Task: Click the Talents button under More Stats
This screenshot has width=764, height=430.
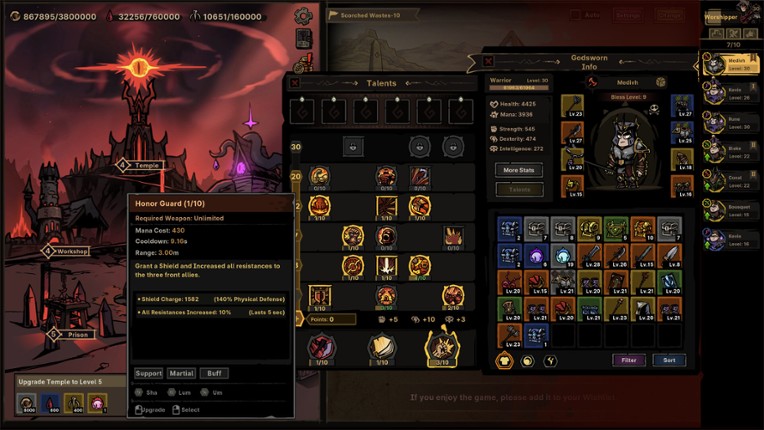Action: pos(519,189)
